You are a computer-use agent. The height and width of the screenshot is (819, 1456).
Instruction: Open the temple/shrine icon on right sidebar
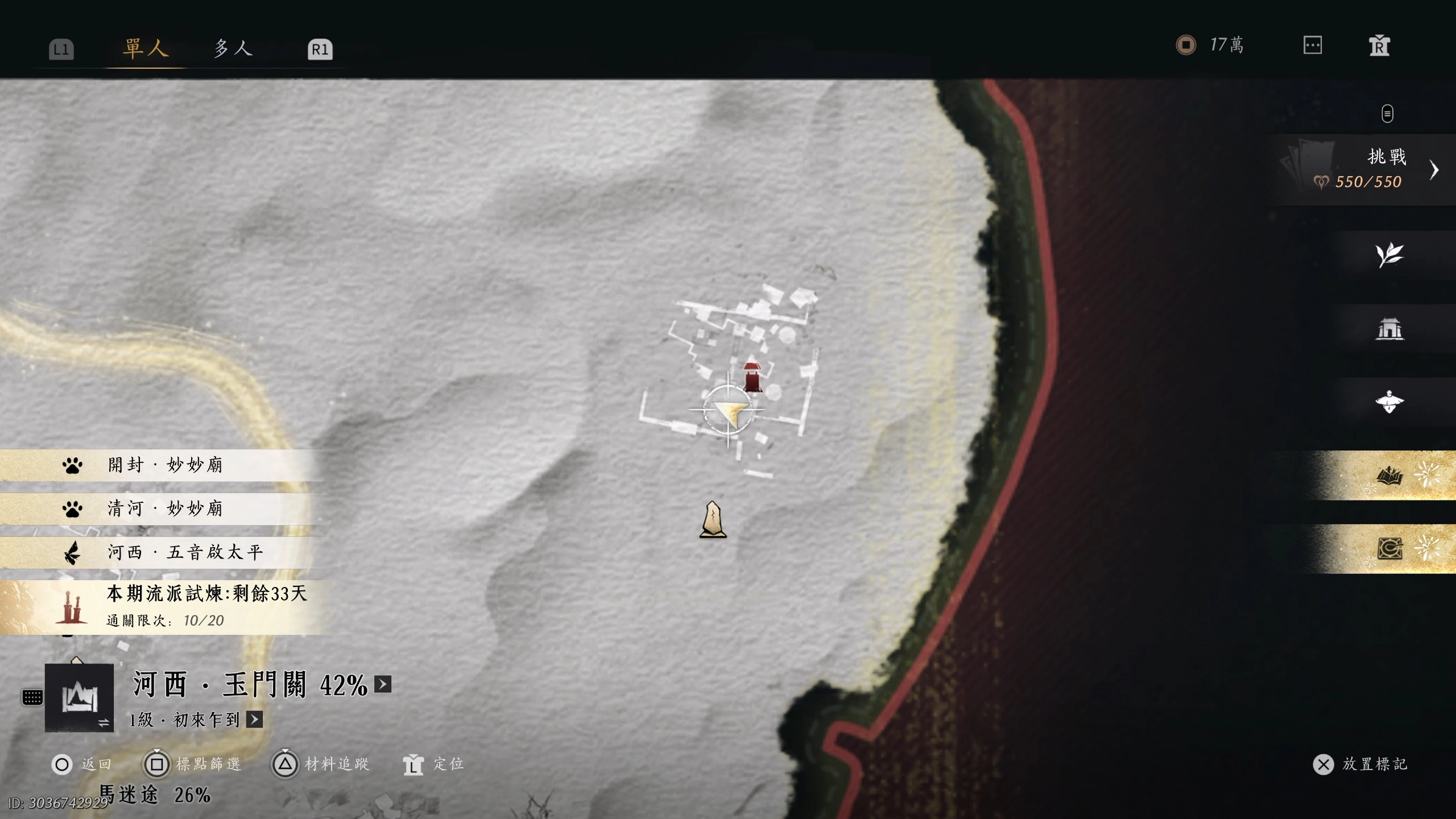tap(1390, 329)
